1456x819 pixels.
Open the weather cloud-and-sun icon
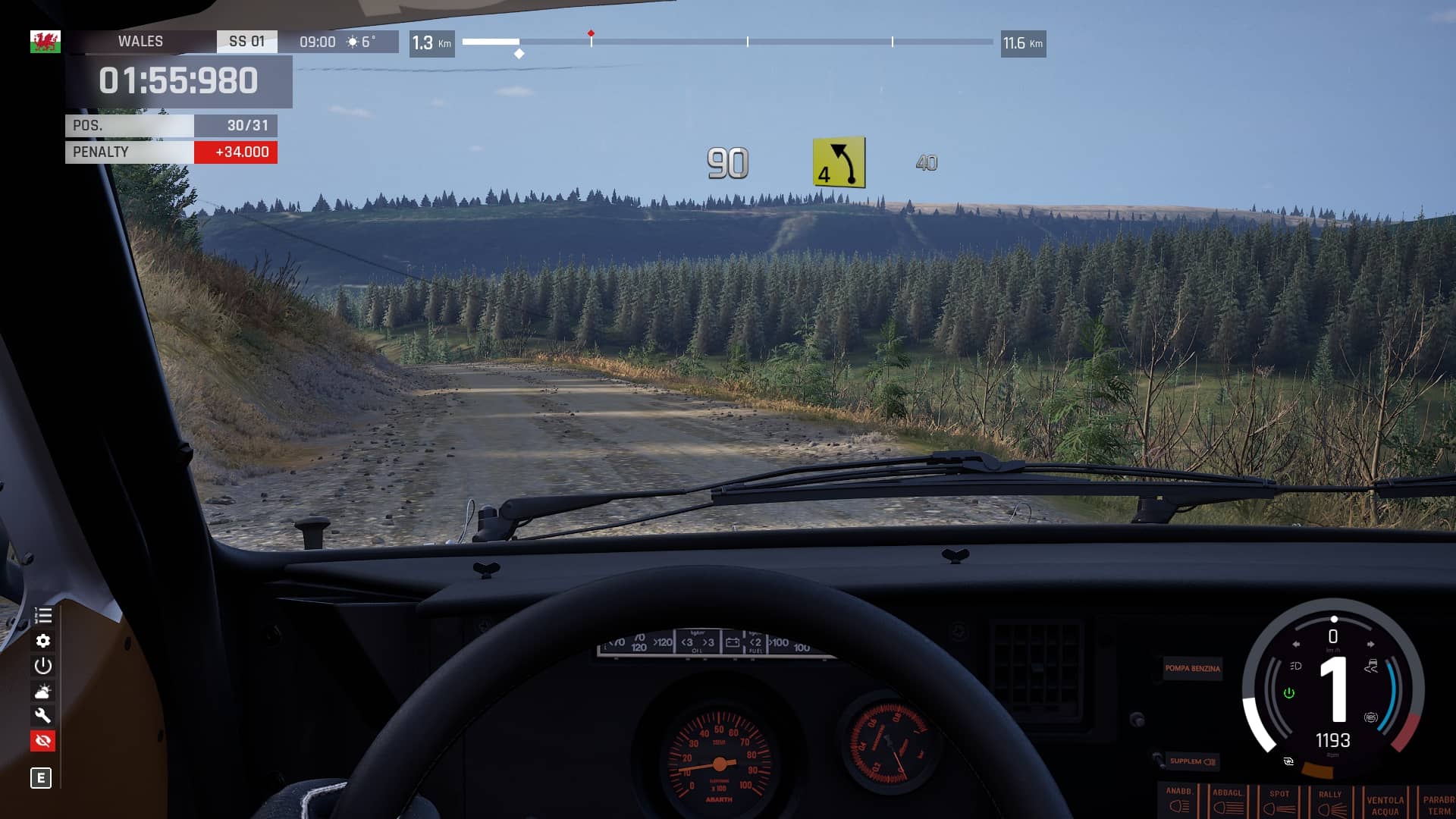pos(43,691)
